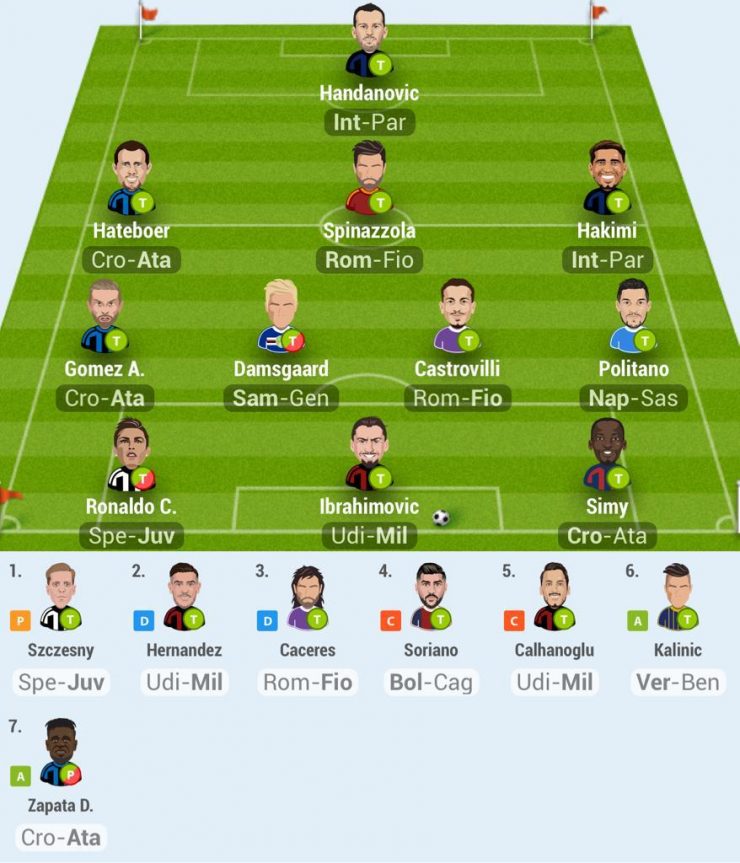Select forward Simy
740x863 pixels.
pos(606,455)
